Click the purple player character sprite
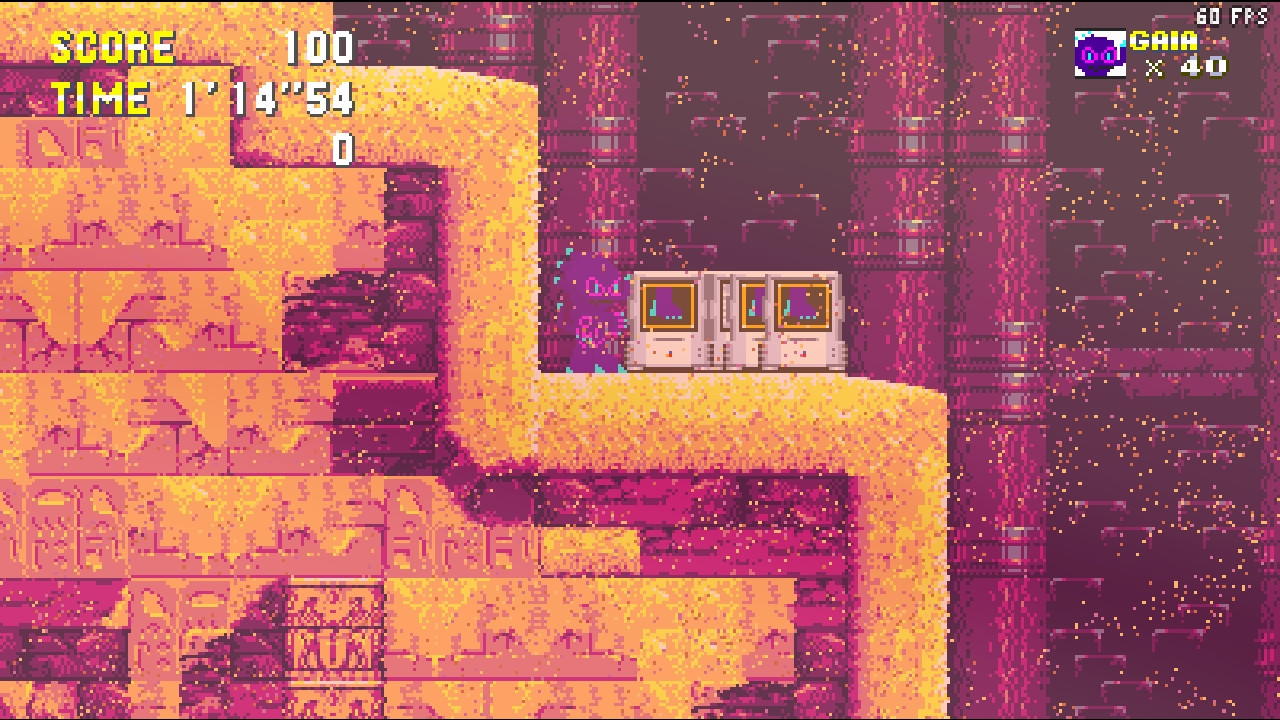Viewport: 1280px width, 720px height. click(595, 310)
